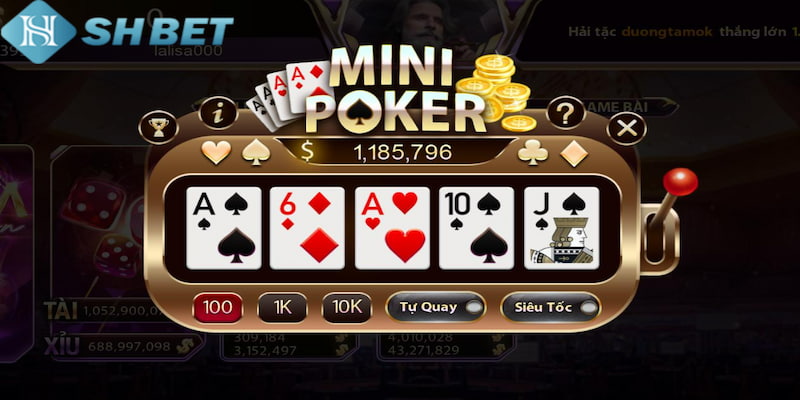Close the Mini Poker window
This screenshot has height=400, width=800.
pos(627,128)
